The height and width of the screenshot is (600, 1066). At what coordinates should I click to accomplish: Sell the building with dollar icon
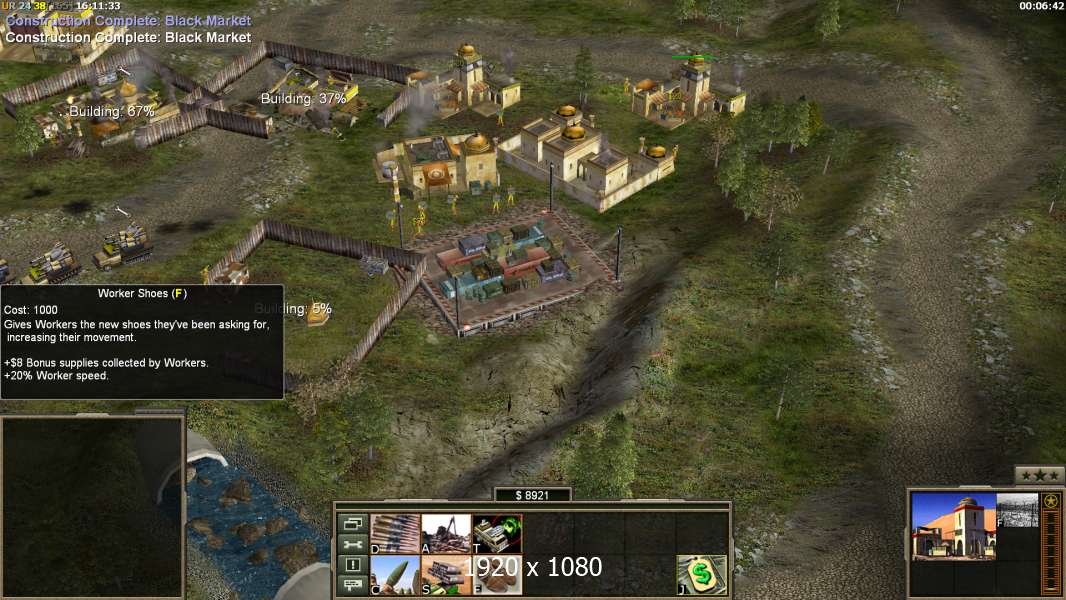point(701,575)
